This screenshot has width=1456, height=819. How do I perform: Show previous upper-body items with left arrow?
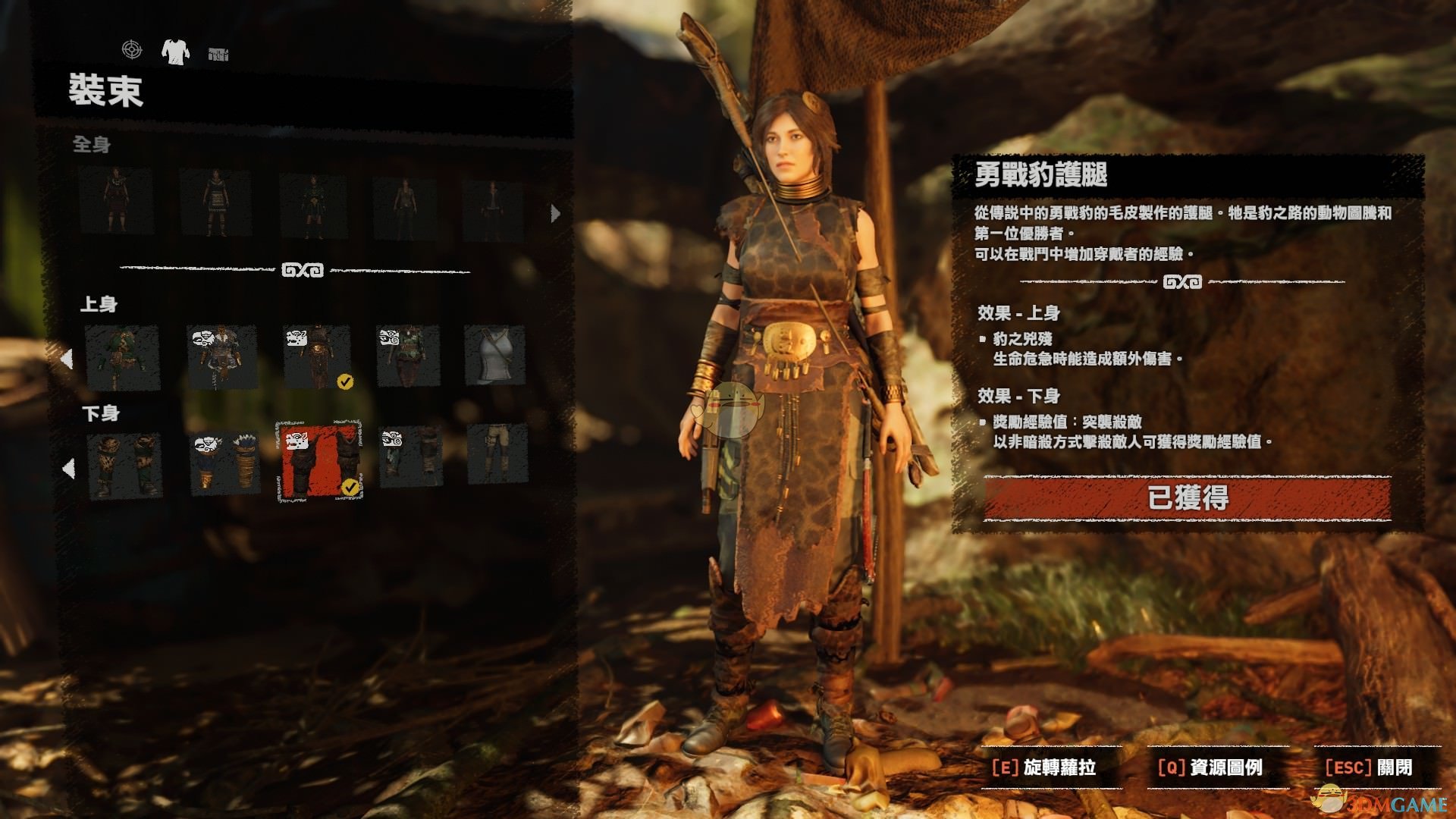(x=67, y=359)
